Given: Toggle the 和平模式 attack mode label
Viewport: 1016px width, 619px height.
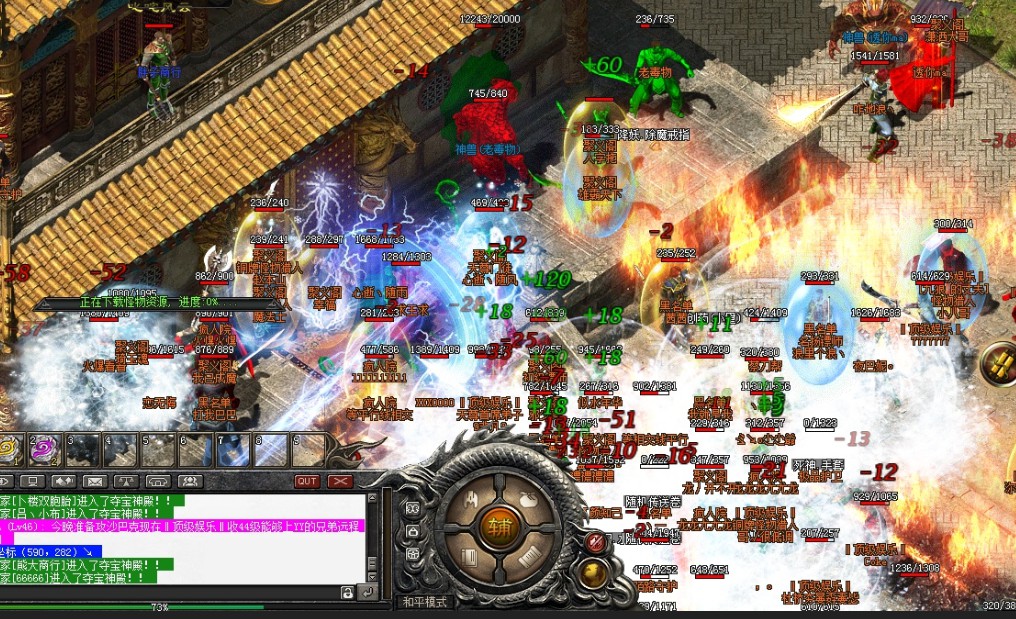Looking at the screenshot, I should (x=423, y=602).
